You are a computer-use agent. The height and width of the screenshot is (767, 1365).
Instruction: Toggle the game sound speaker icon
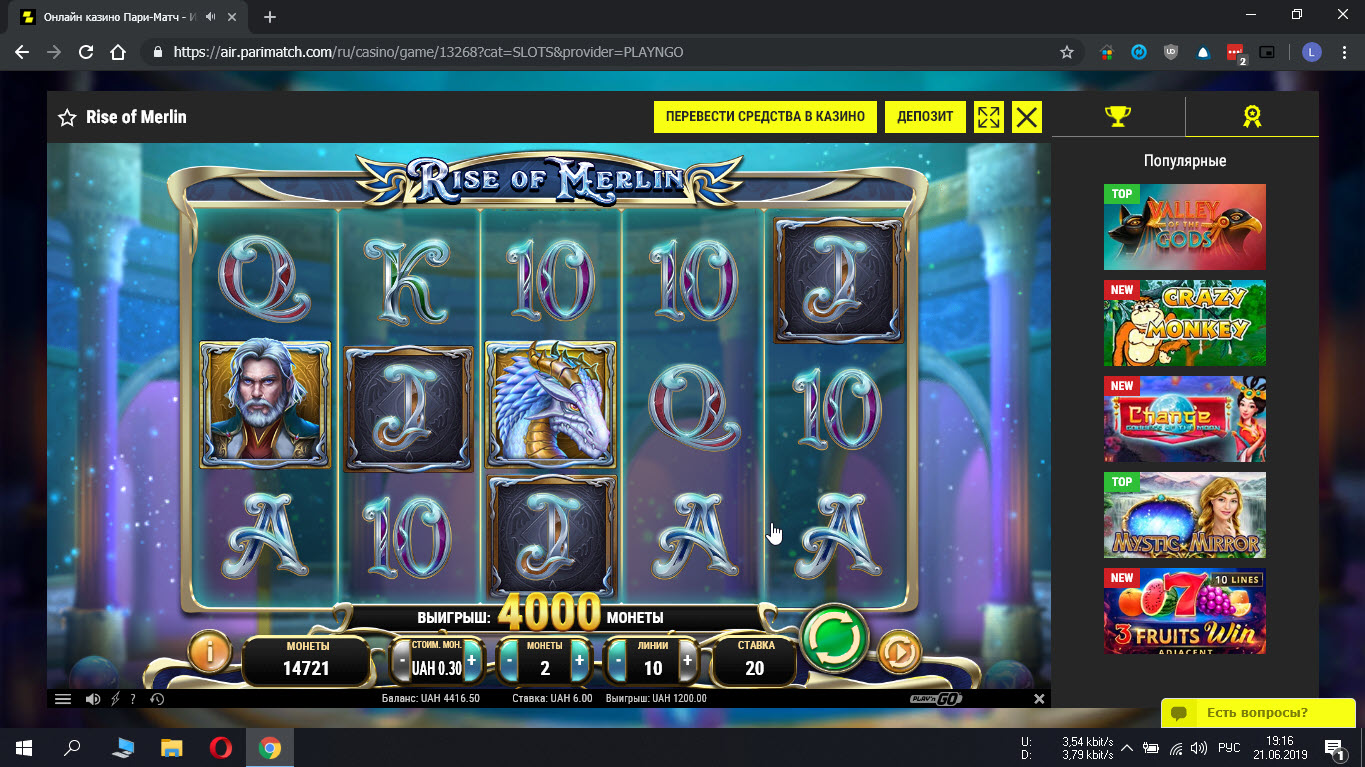click(x=92, y=699)
